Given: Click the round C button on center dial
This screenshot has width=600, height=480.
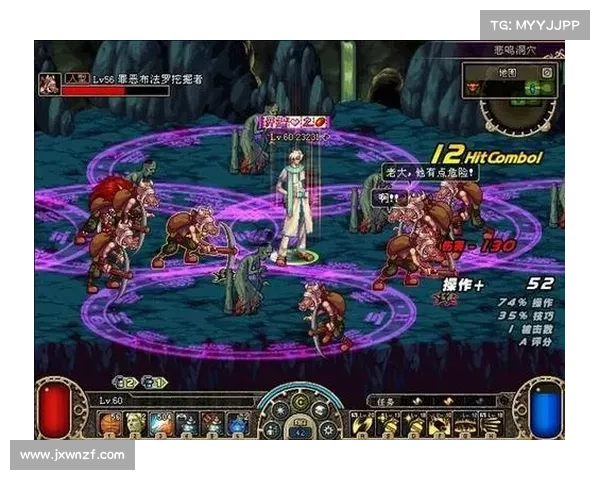Looking at the screenshot, I should (x=300, y=402).
